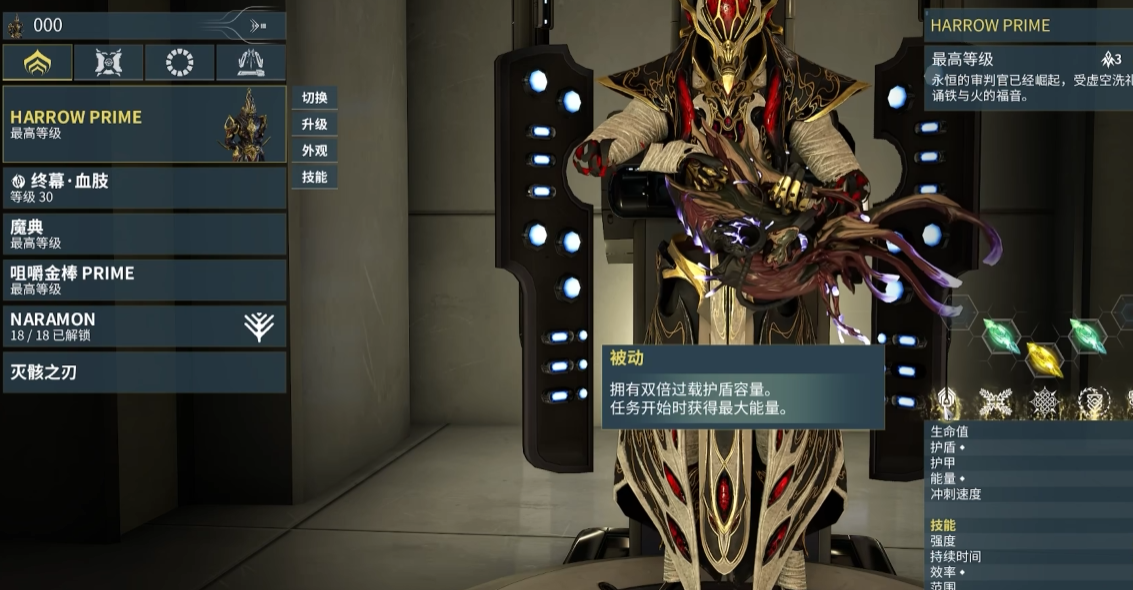Select the diamond knot-pattern ability icon
Image resolution: width=1133 pixels, height=590 pixels.
pos(1044,402)
